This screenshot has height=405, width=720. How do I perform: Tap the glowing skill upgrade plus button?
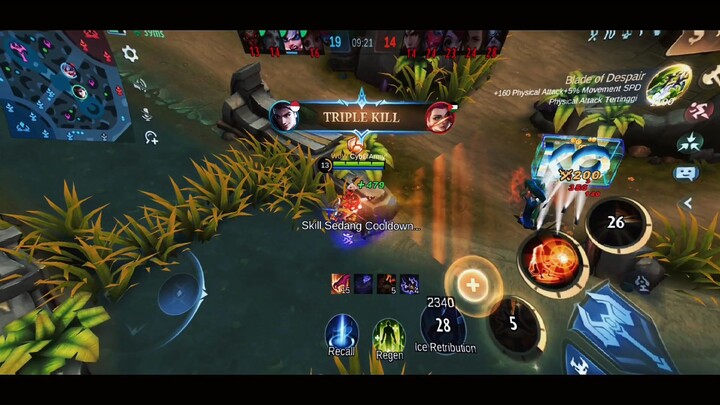pyautogui.click(x=471, y=284)
